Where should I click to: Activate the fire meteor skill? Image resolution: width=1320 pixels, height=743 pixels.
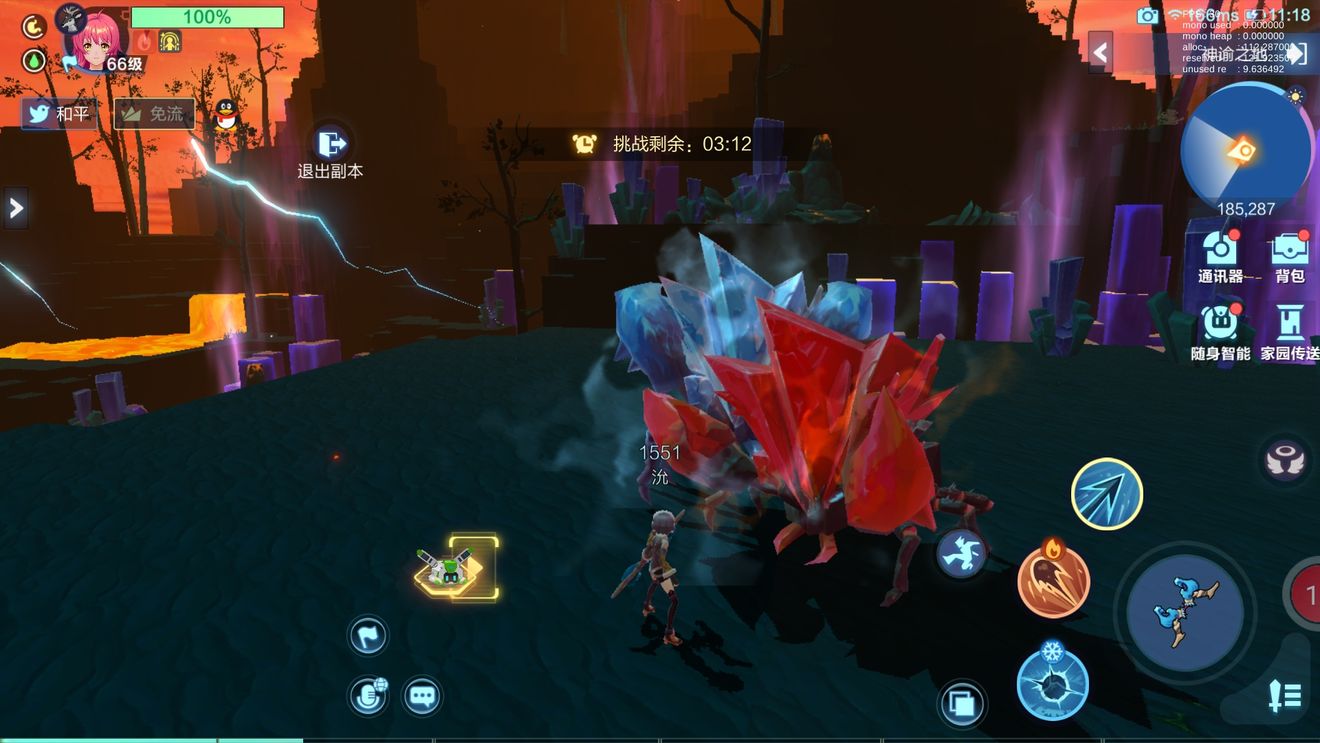click(1053, 581)
